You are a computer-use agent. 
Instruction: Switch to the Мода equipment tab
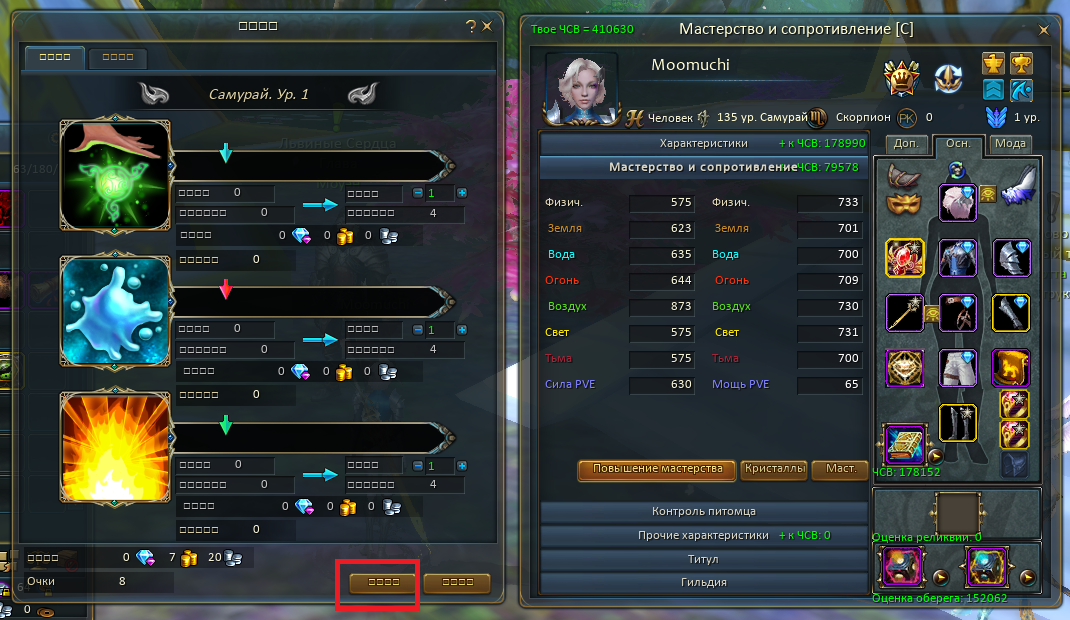(1011, 144)
